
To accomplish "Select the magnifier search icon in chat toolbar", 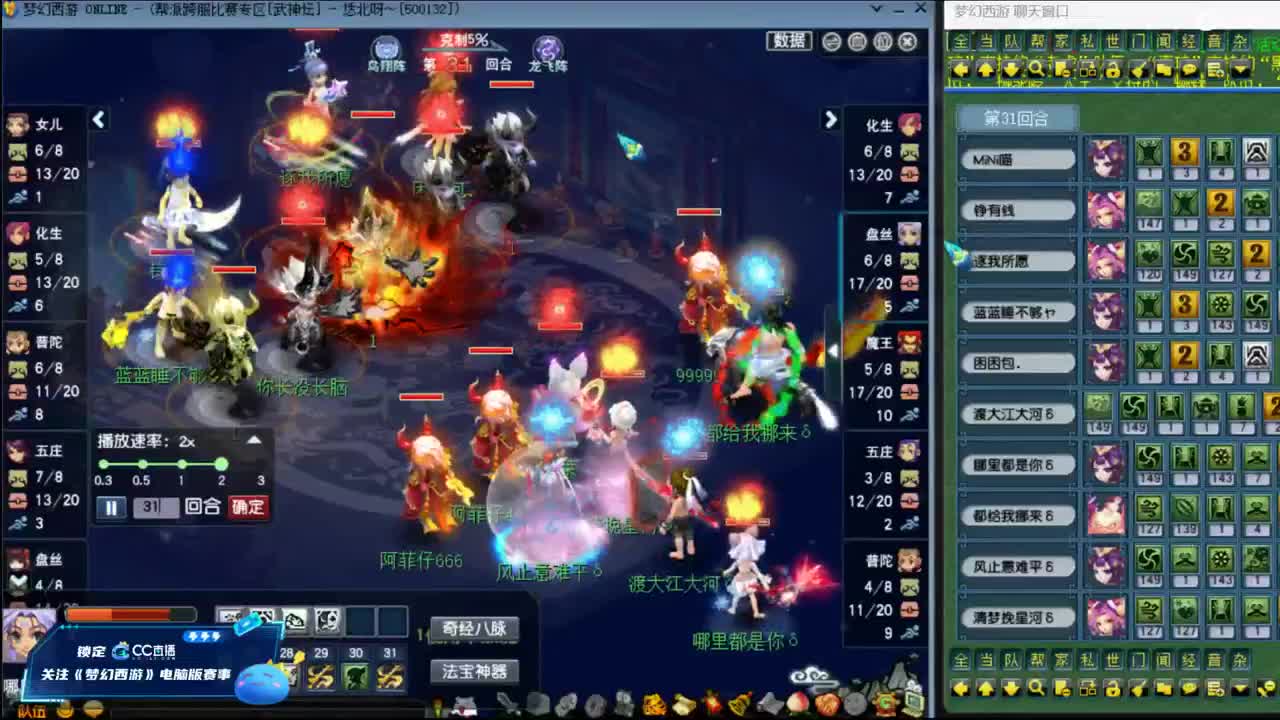I will [x=1037, y=69].
